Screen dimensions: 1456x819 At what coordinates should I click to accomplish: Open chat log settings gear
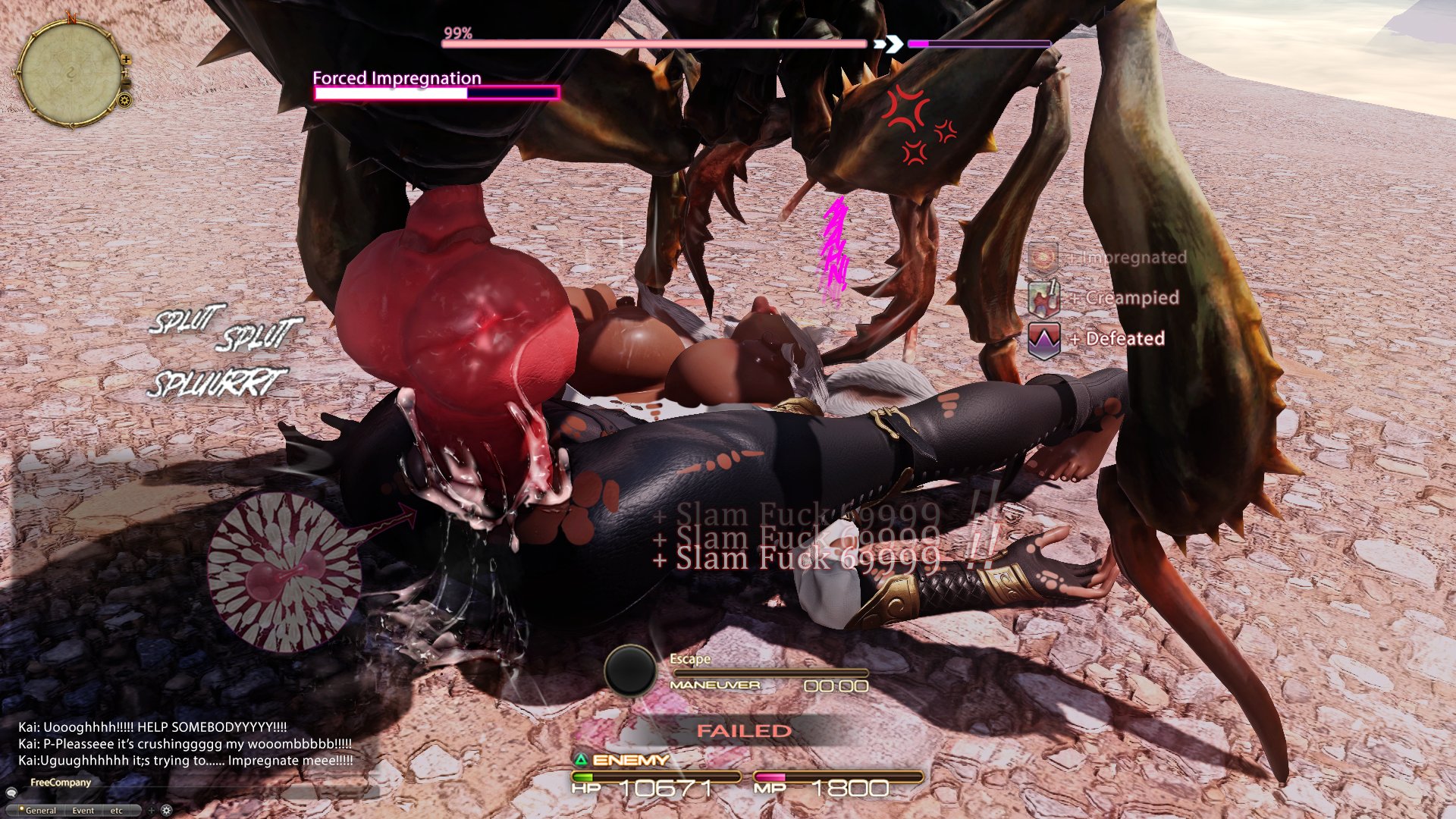tap(167, 811)
